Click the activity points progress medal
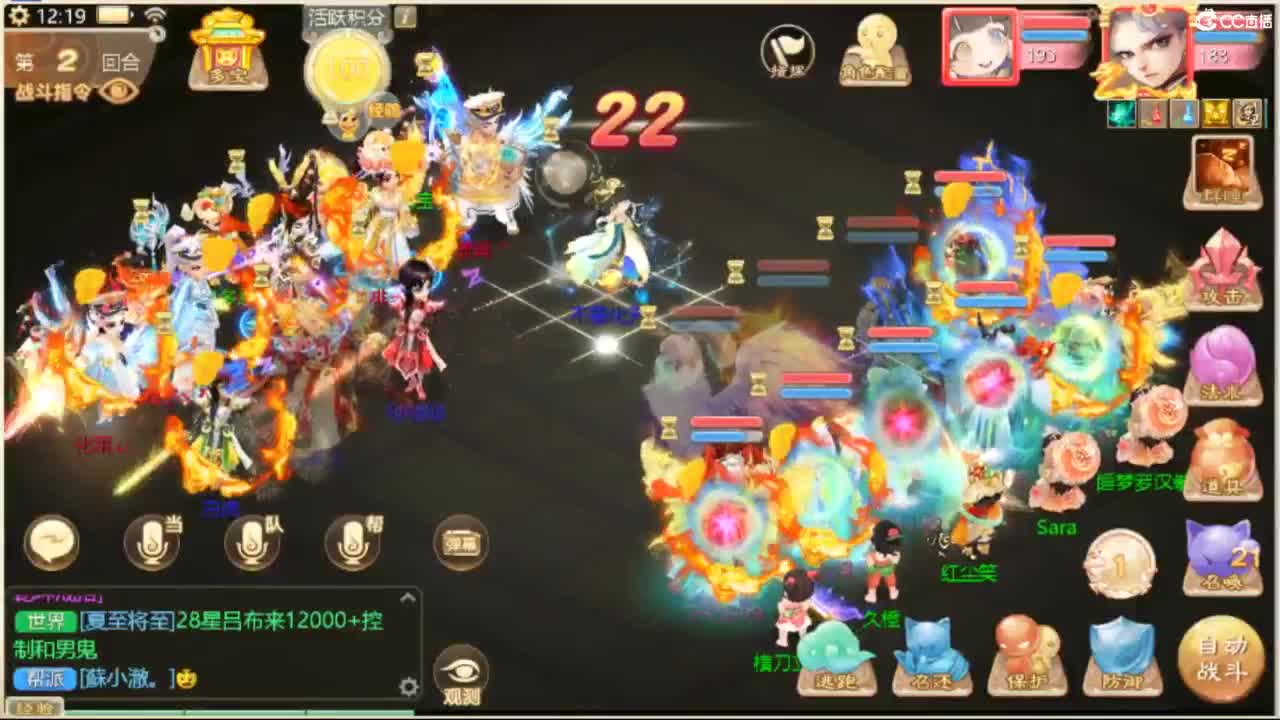The width and height of the screenshot is (1280, 720). point(345,70)
